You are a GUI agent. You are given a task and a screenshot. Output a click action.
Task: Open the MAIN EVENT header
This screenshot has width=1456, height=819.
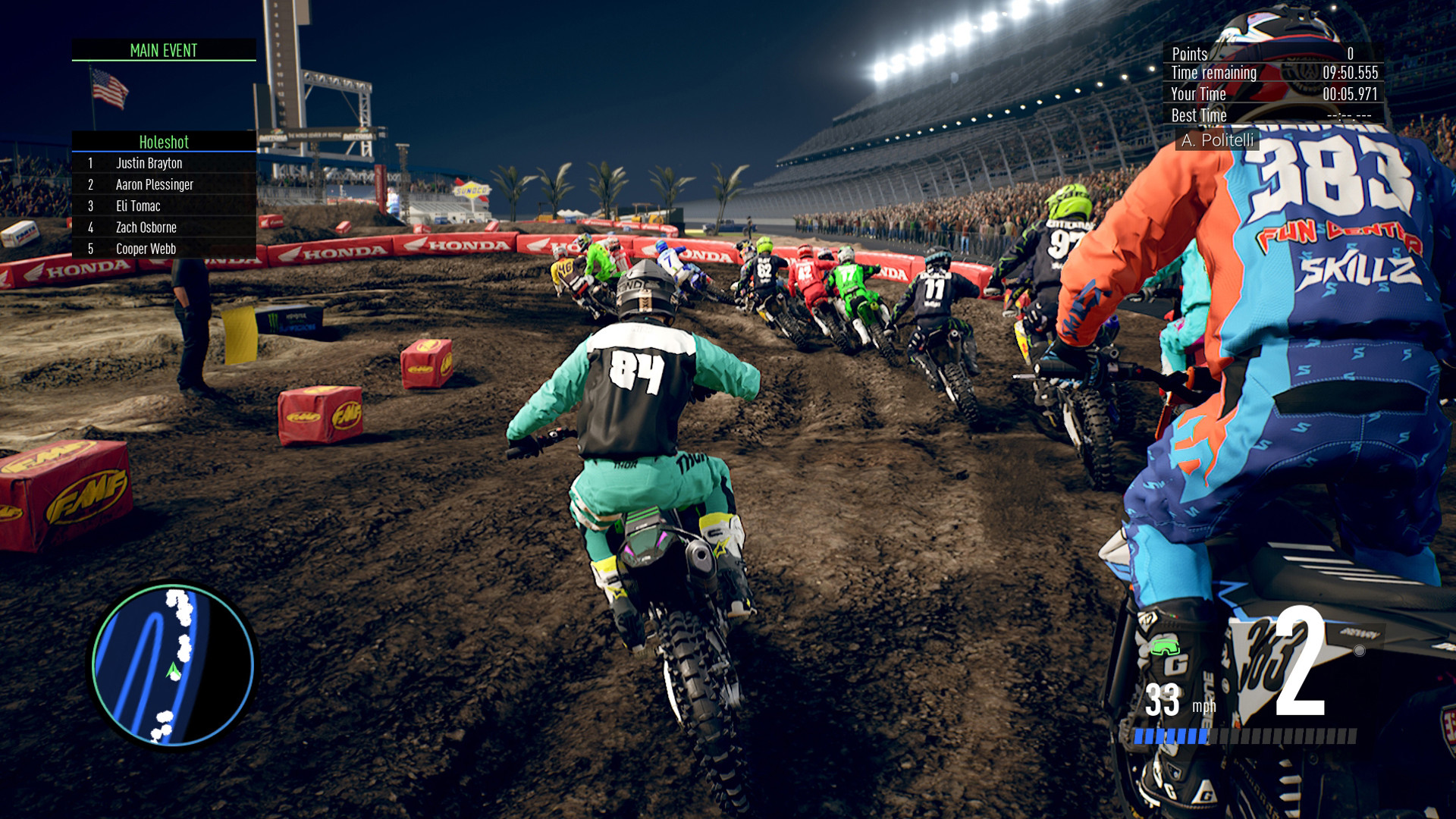163,52
